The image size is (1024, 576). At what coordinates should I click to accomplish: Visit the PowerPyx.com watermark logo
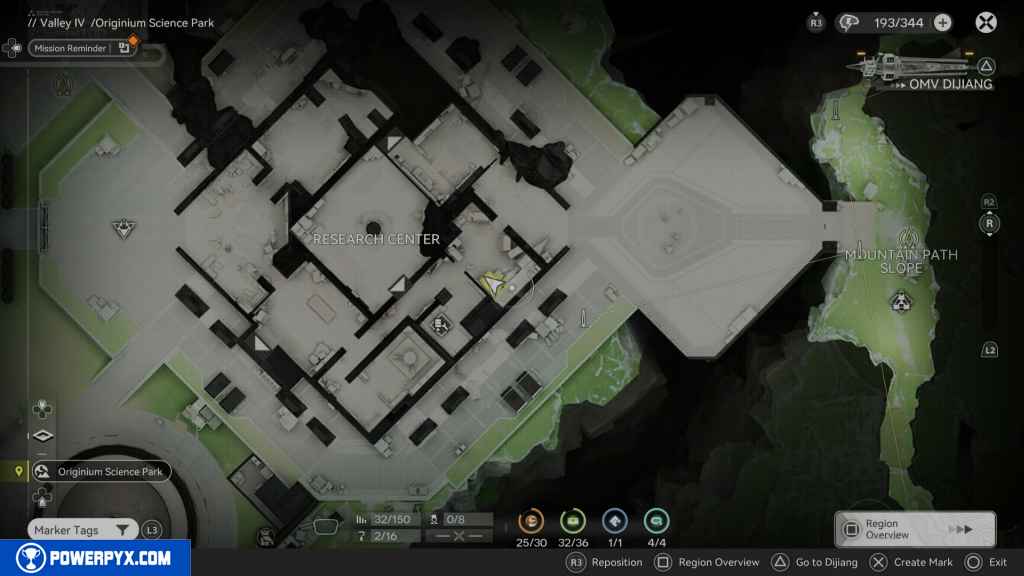click(95, 558)
